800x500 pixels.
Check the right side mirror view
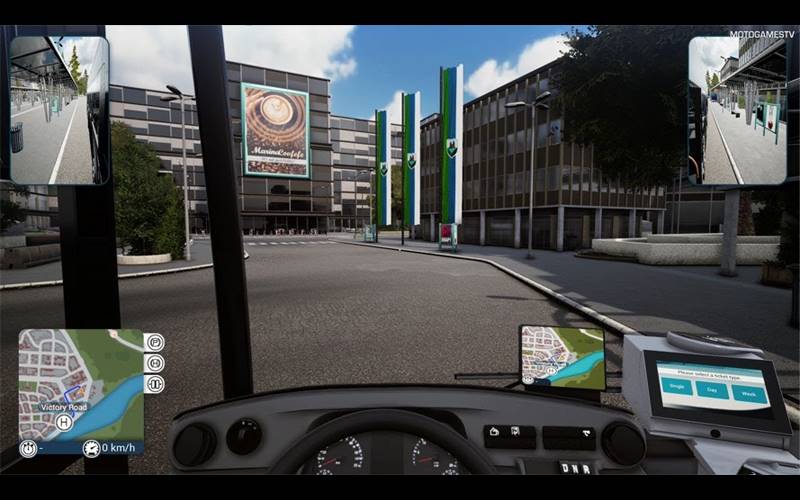(x=737, y=110)
